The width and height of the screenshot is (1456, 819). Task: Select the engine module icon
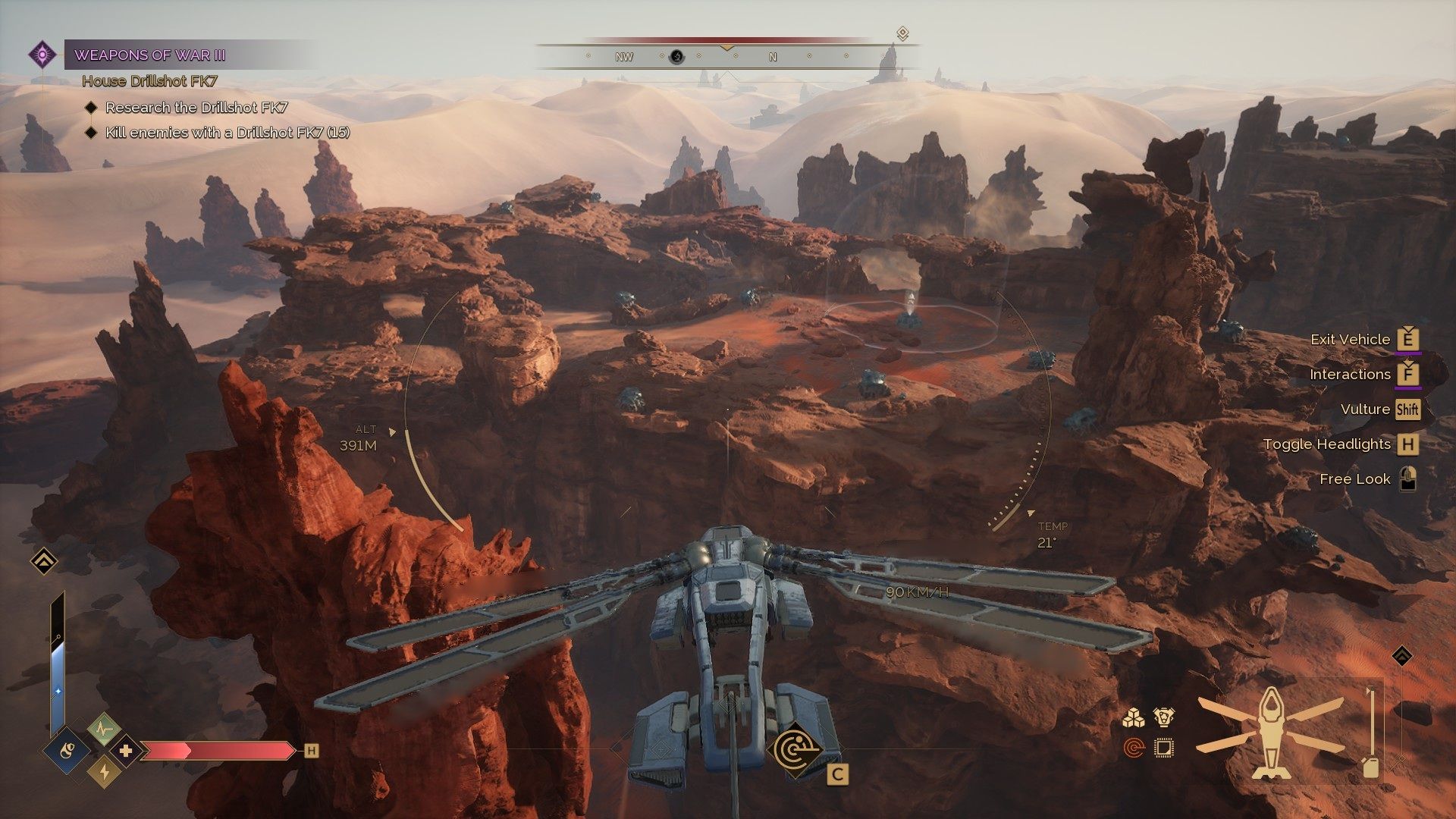pos(1163,717)
